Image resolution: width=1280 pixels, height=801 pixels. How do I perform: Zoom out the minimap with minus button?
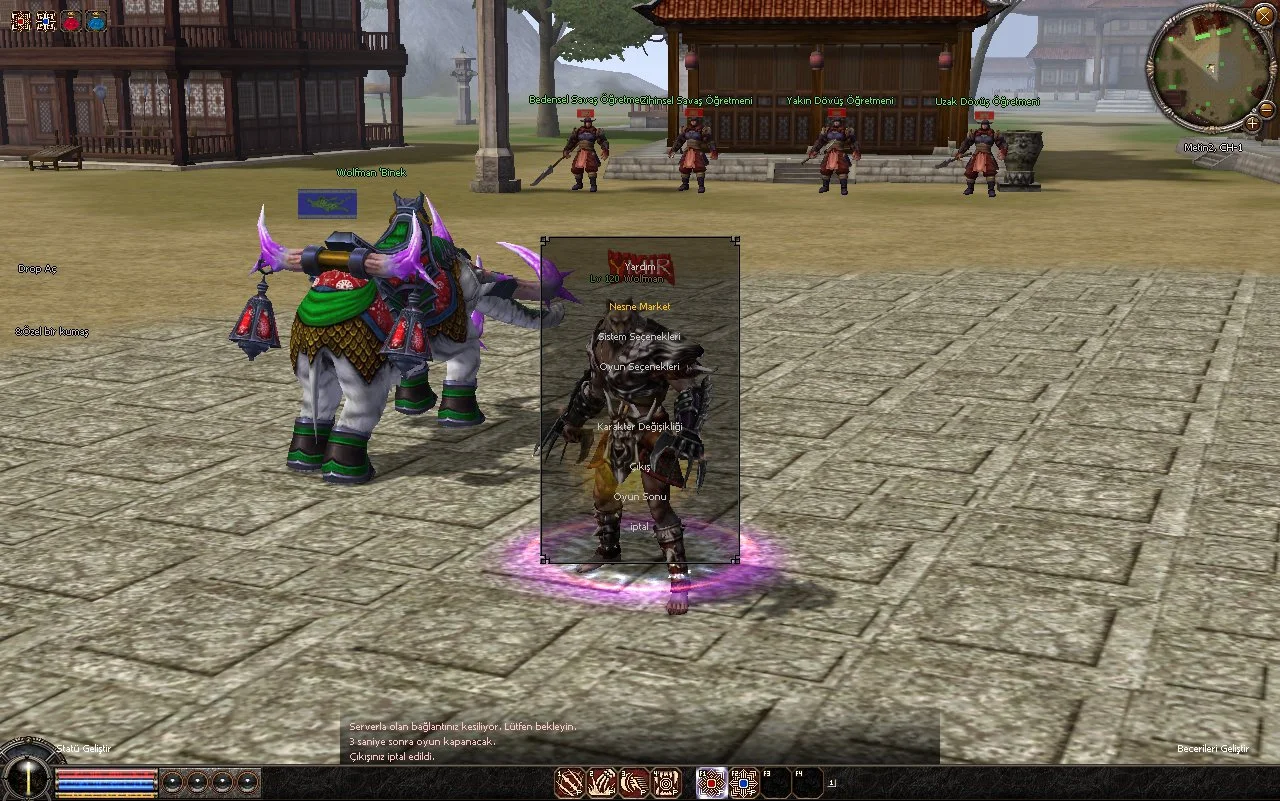click(1266, 108)
